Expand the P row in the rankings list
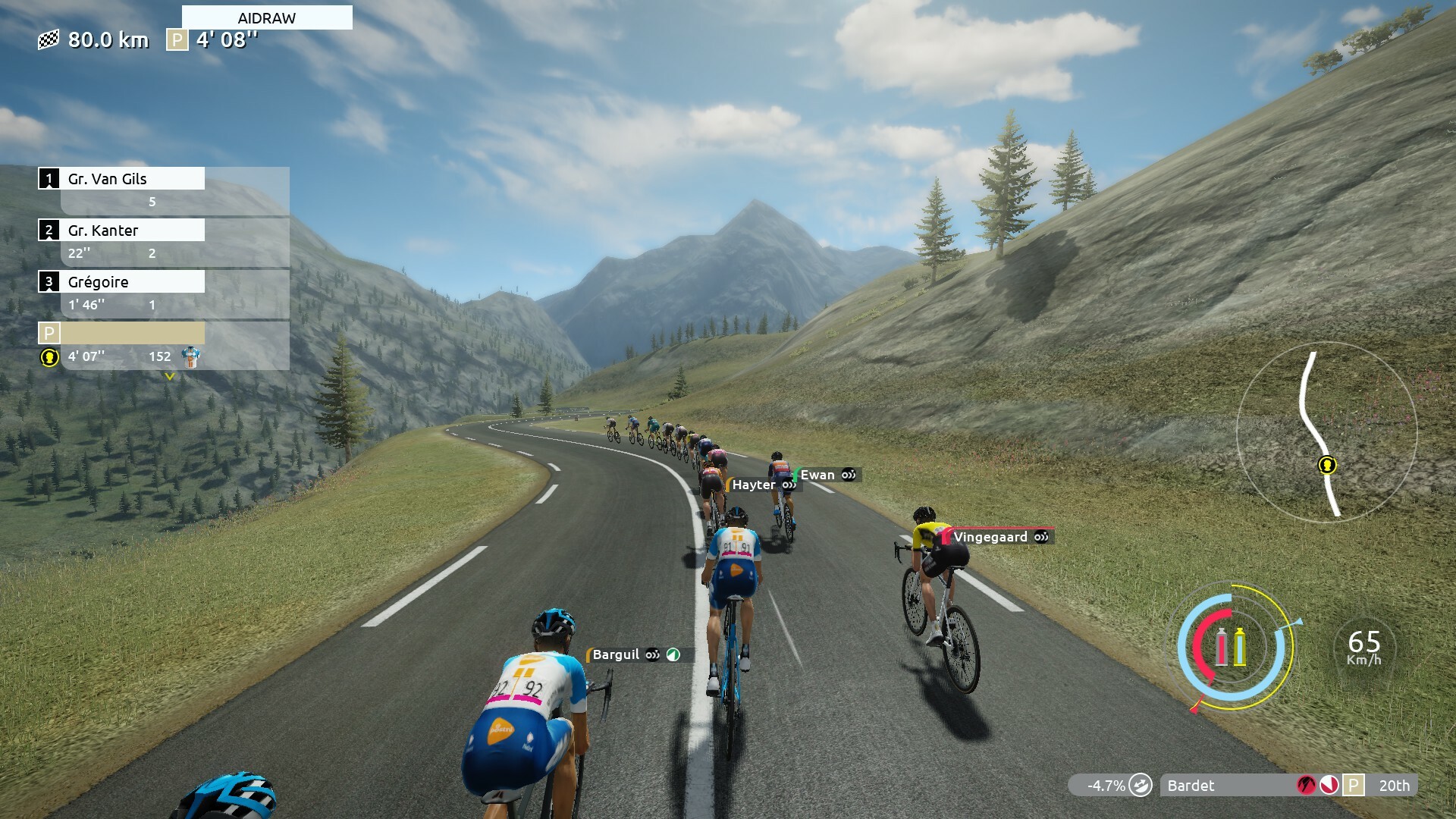This screenshot has height=819, width=1456. [x=121, y=333]
